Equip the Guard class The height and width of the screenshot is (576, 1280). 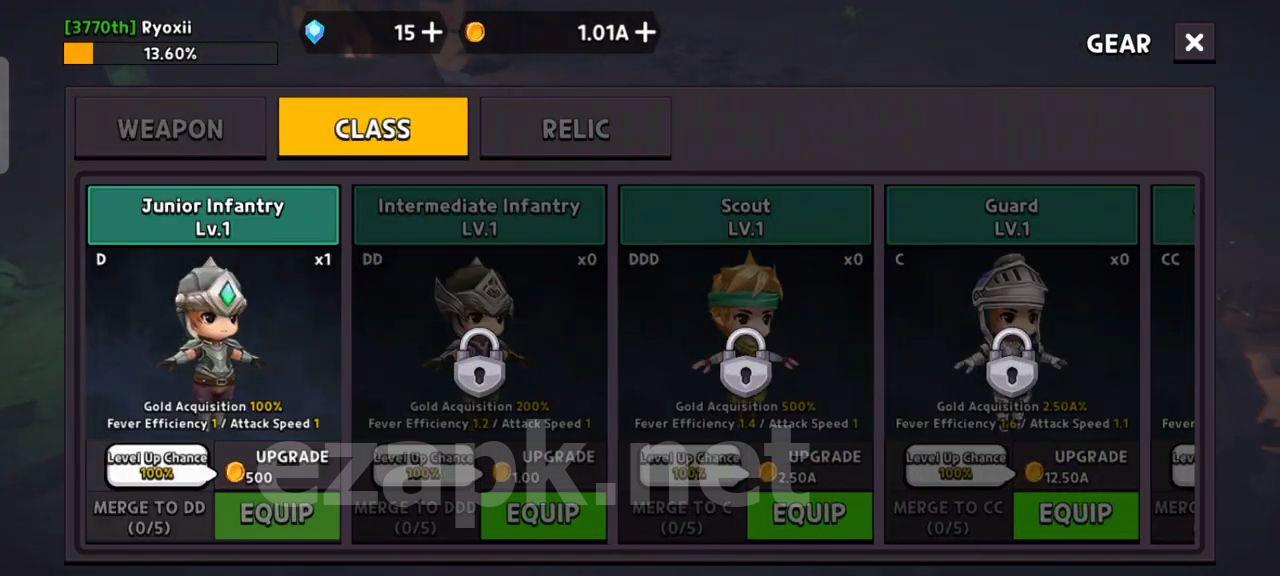[1075, 514]
